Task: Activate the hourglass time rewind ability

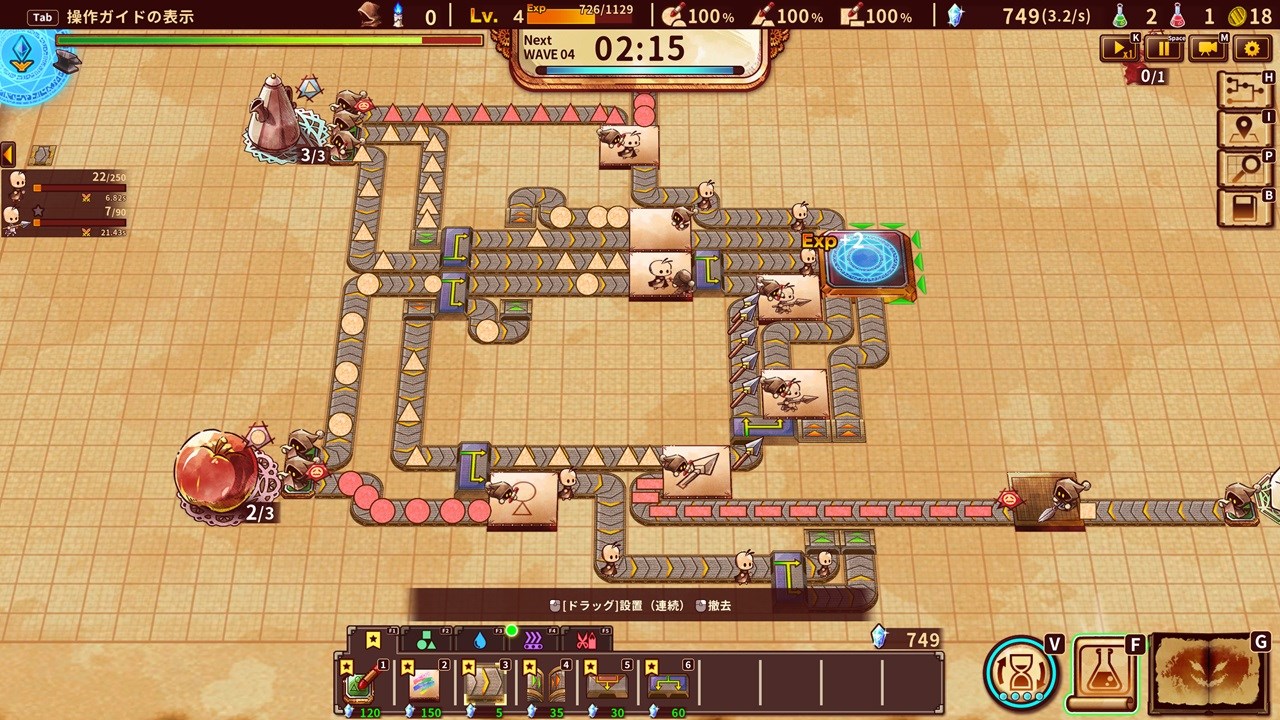Action: (x=1021, y=671)
